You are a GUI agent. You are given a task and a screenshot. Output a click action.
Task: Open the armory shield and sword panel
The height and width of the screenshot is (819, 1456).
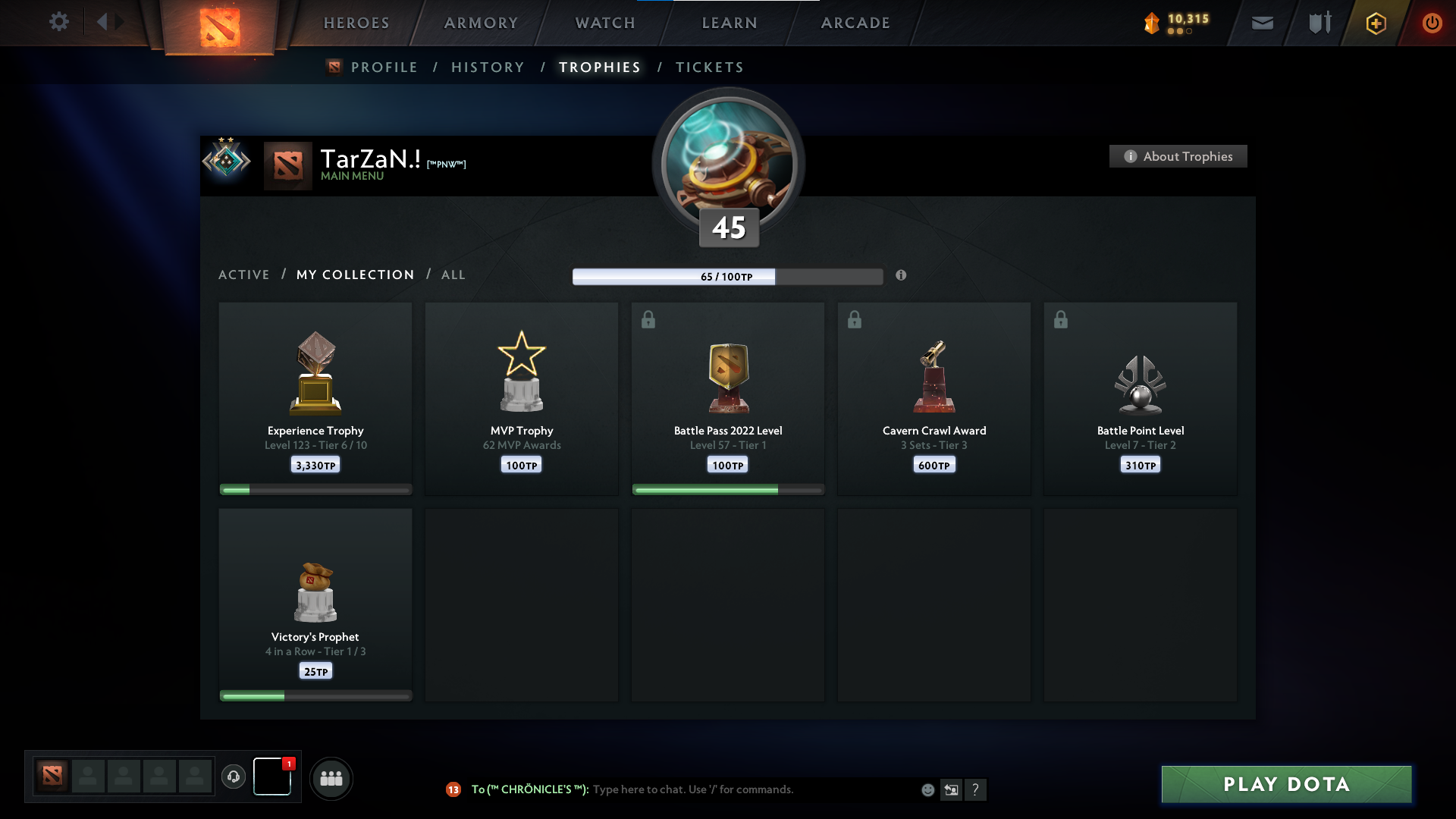click(1319, 23)
